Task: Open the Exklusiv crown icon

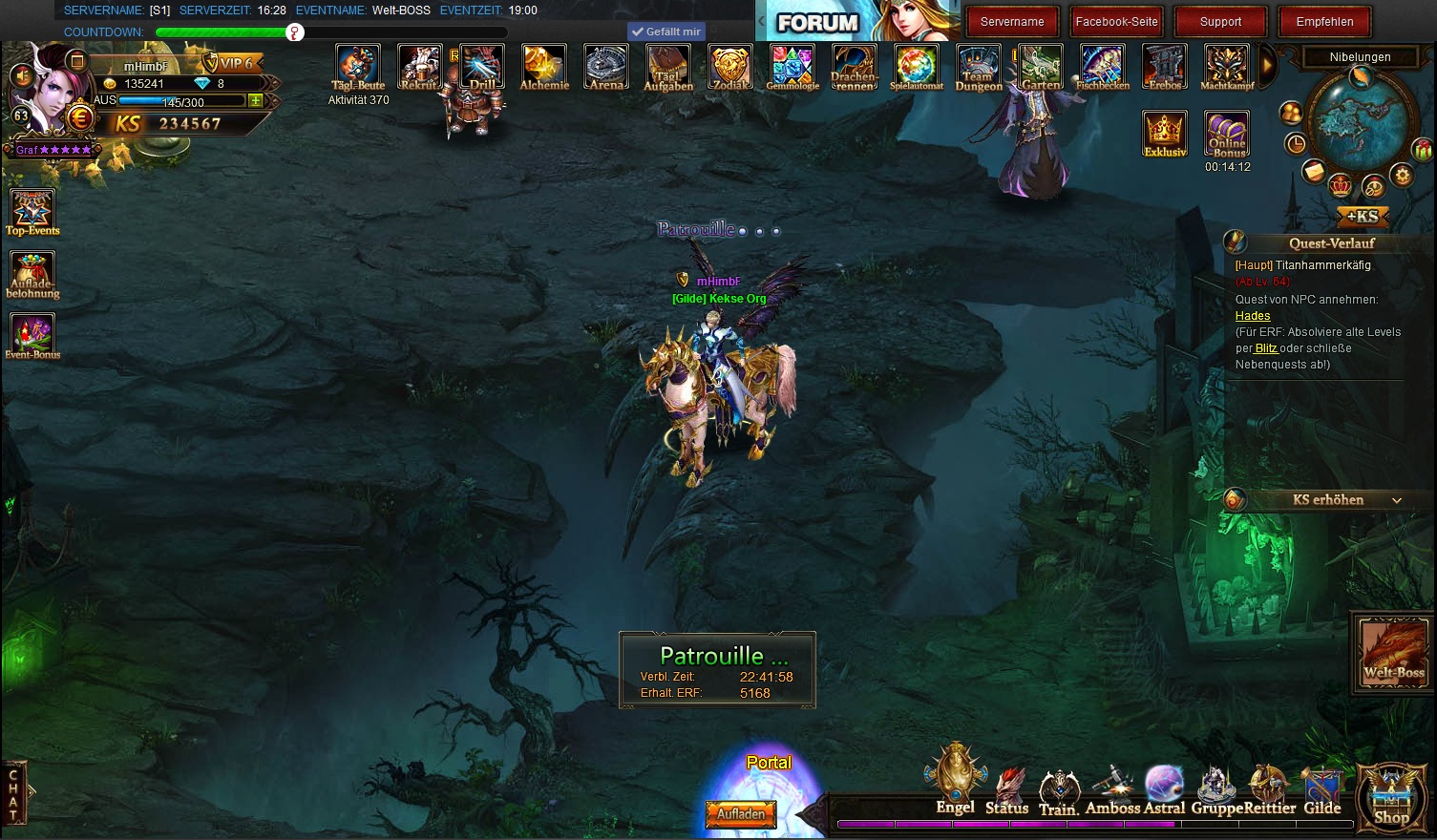Action: pyautogui.click(x=1165, y=133)
